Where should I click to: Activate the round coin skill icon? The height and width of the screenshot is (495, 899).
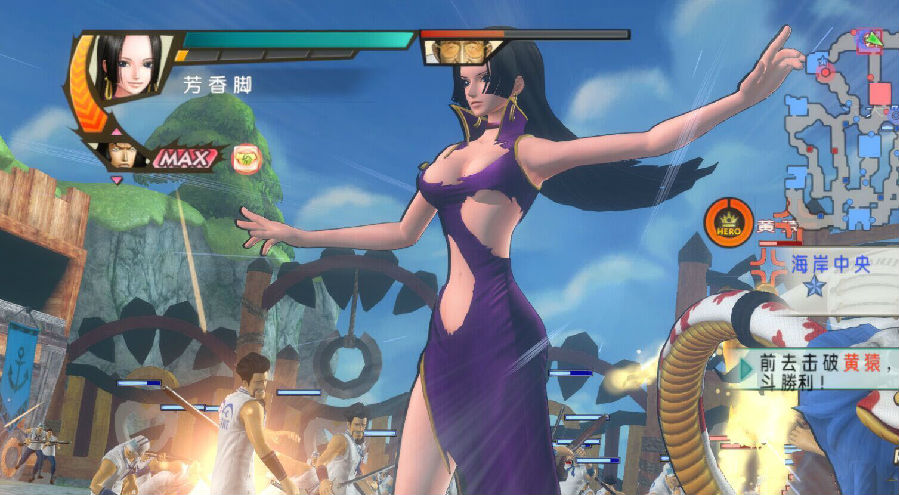(246, 157)
